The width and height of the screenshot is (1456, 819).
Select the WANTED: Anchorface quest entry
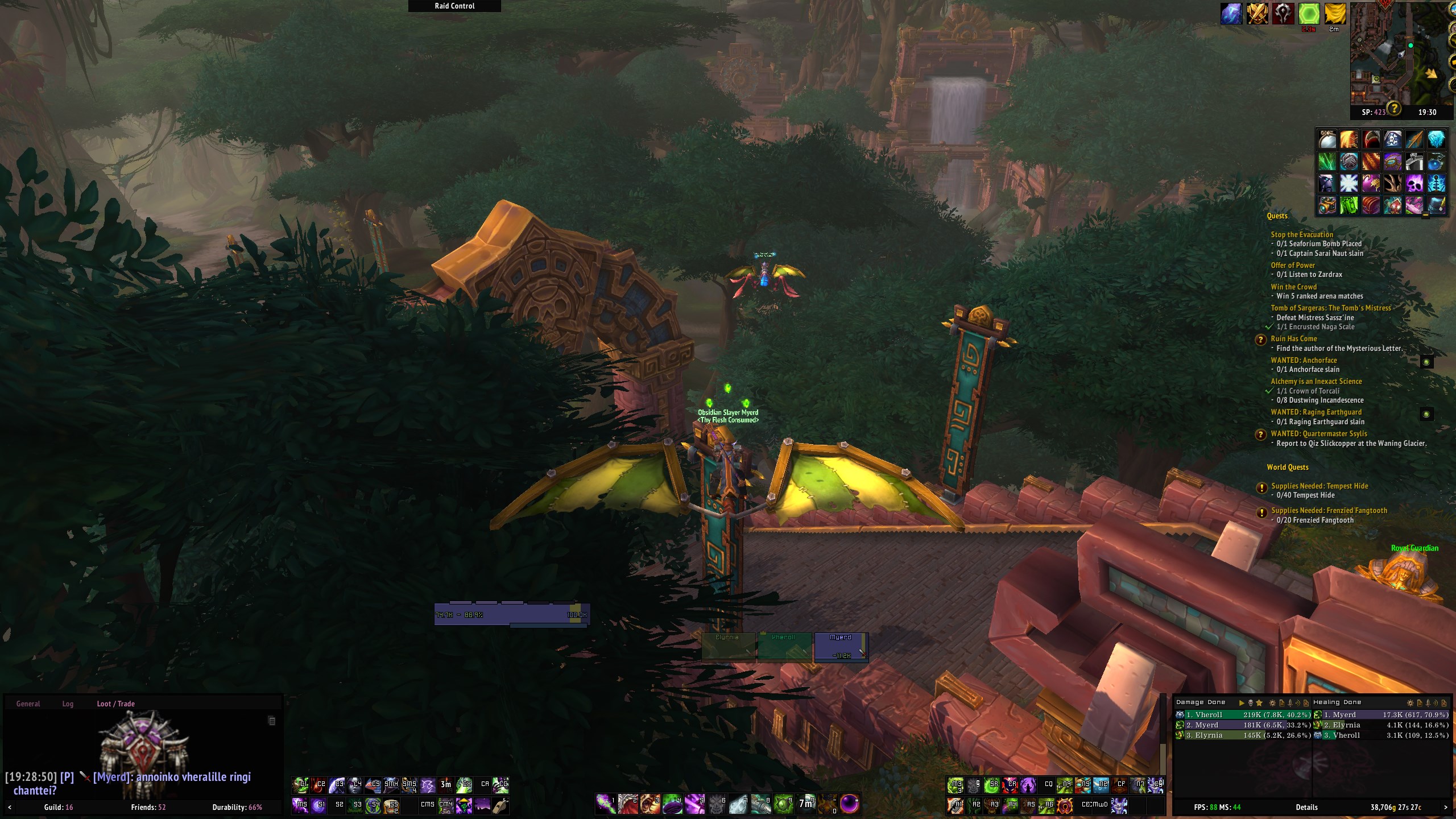pyautogui.click(x=1304, y=360)
